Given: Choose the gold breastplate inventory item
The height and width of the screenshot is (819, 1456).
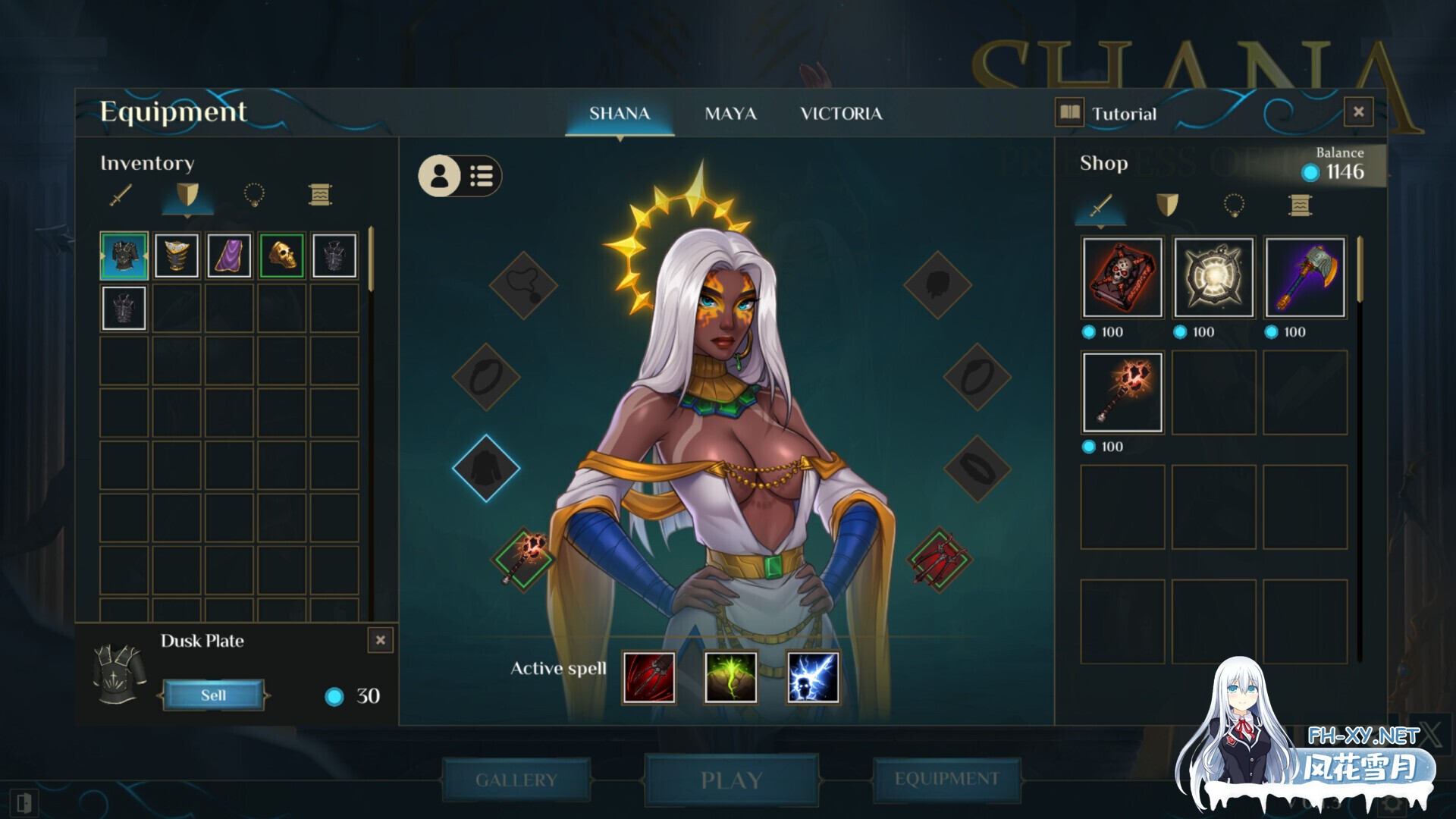Looking at the screenshot, I should coord(177,256).
